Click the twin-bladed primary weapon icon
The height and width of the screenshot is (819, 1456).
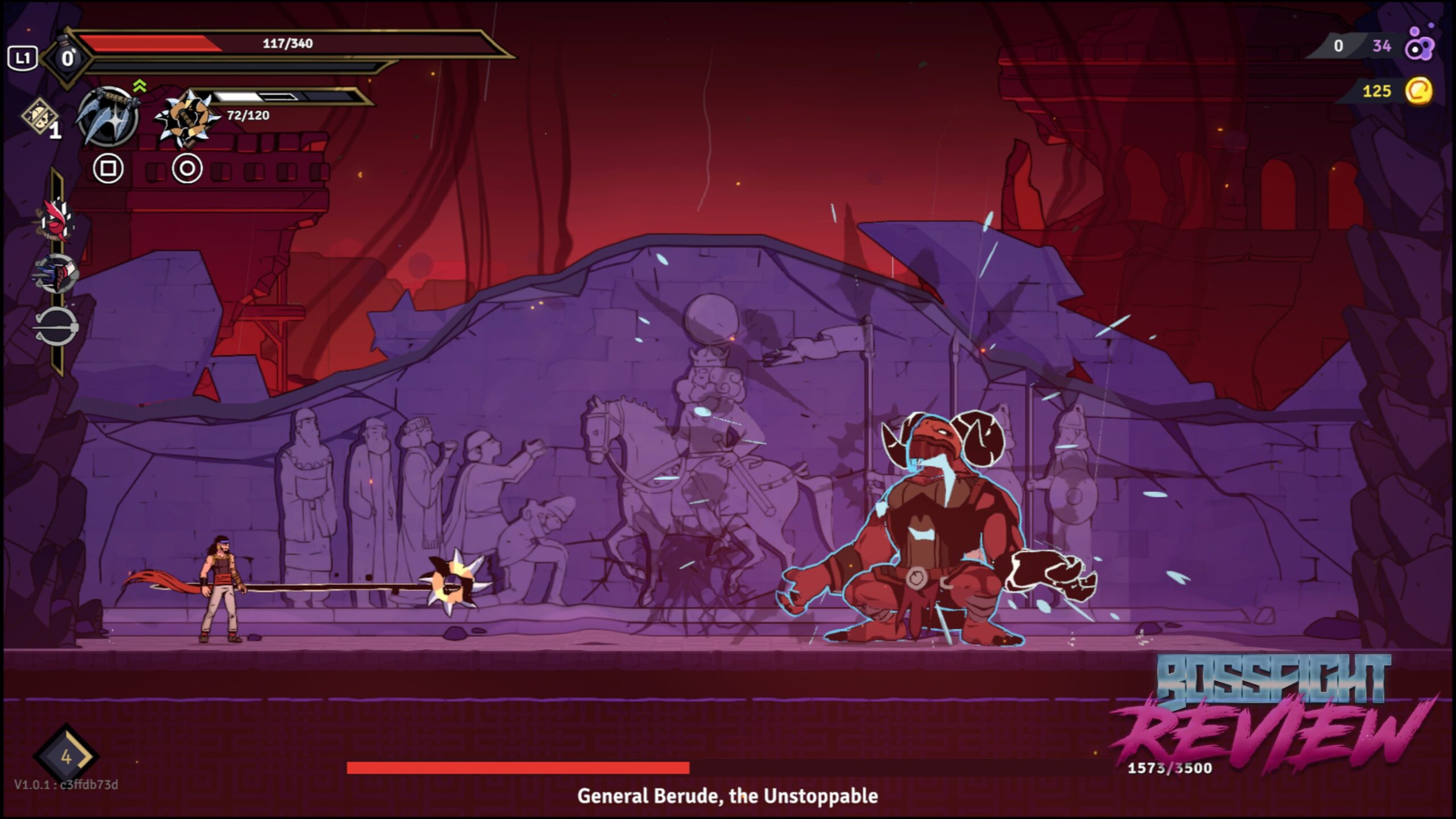[107, 116]
